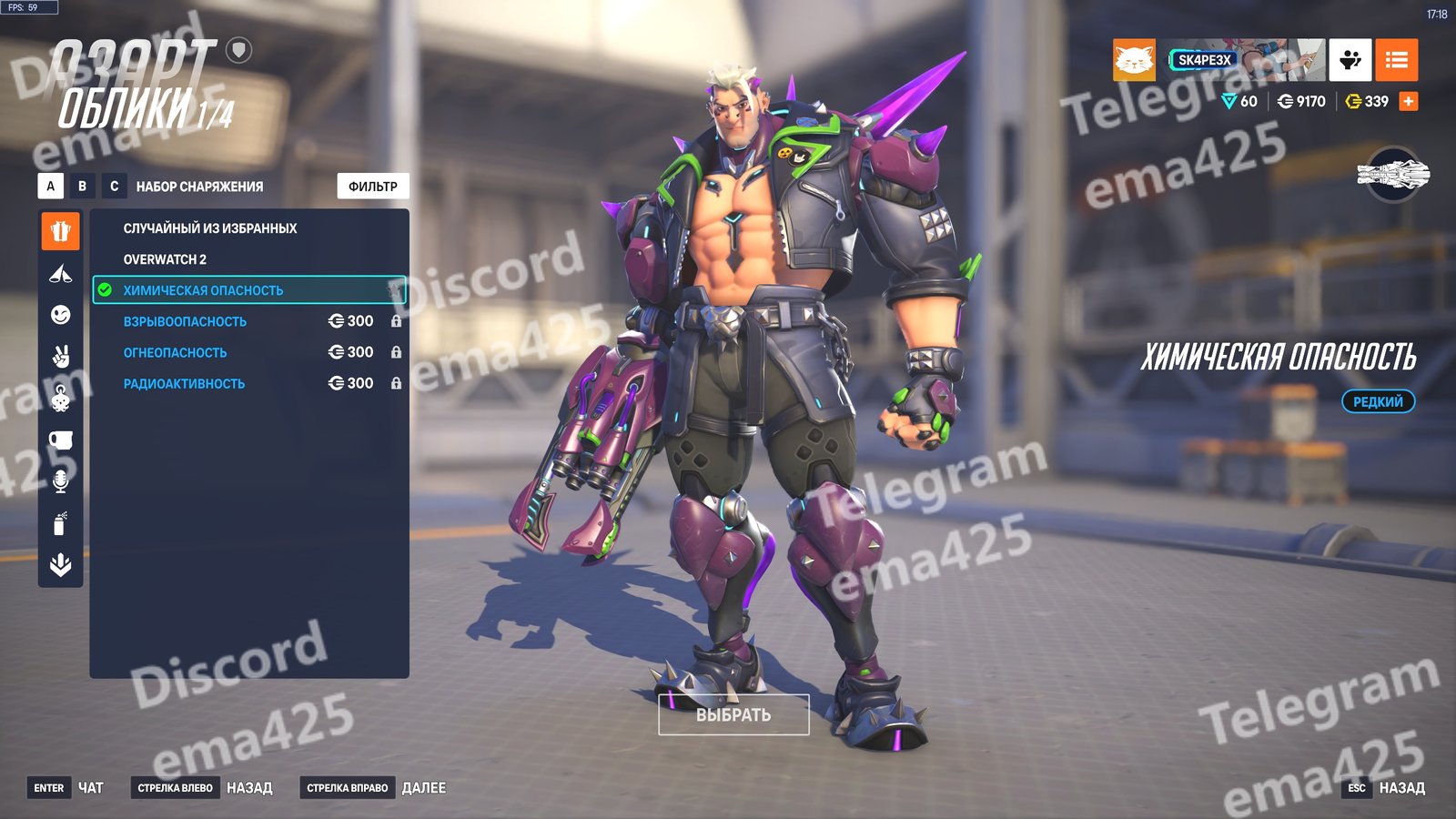The width and height of the screenshot is (1456, 819).
Task: Open the emotes category with smiley icon
Action: 60,315
